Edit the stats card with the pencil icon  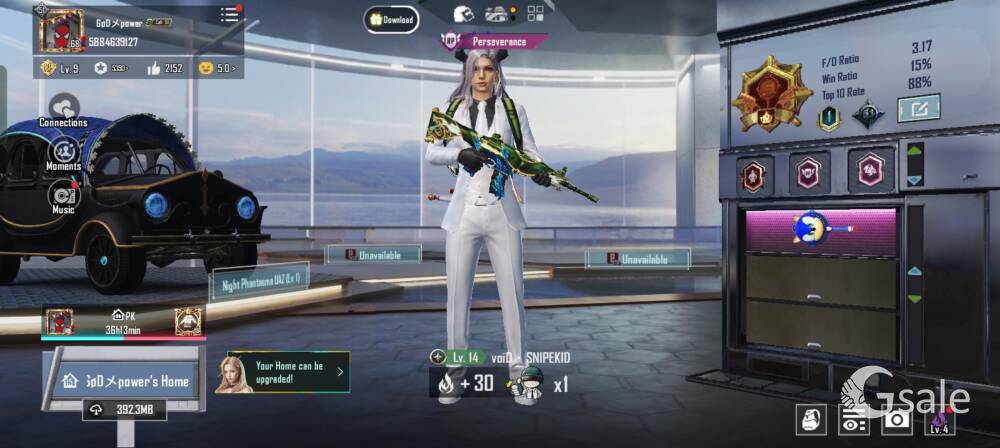918,108
